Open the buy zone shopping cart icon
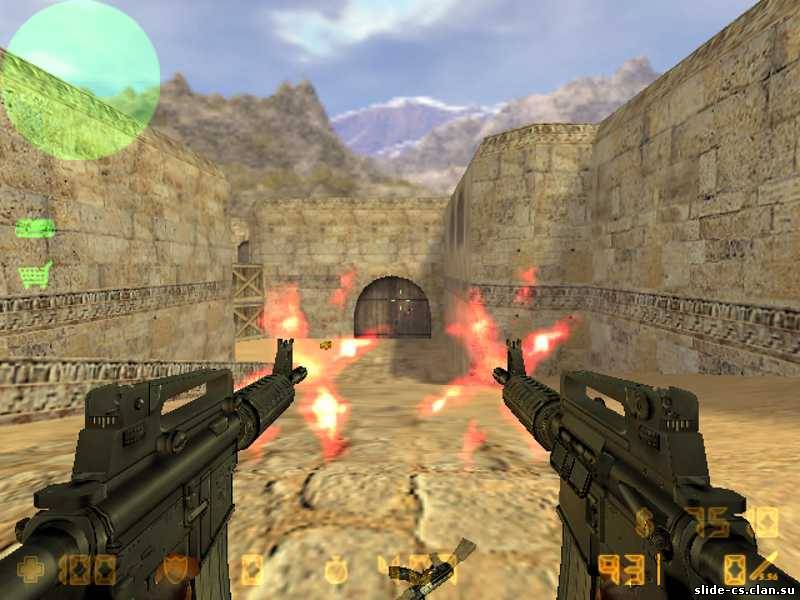 (35, 275)
